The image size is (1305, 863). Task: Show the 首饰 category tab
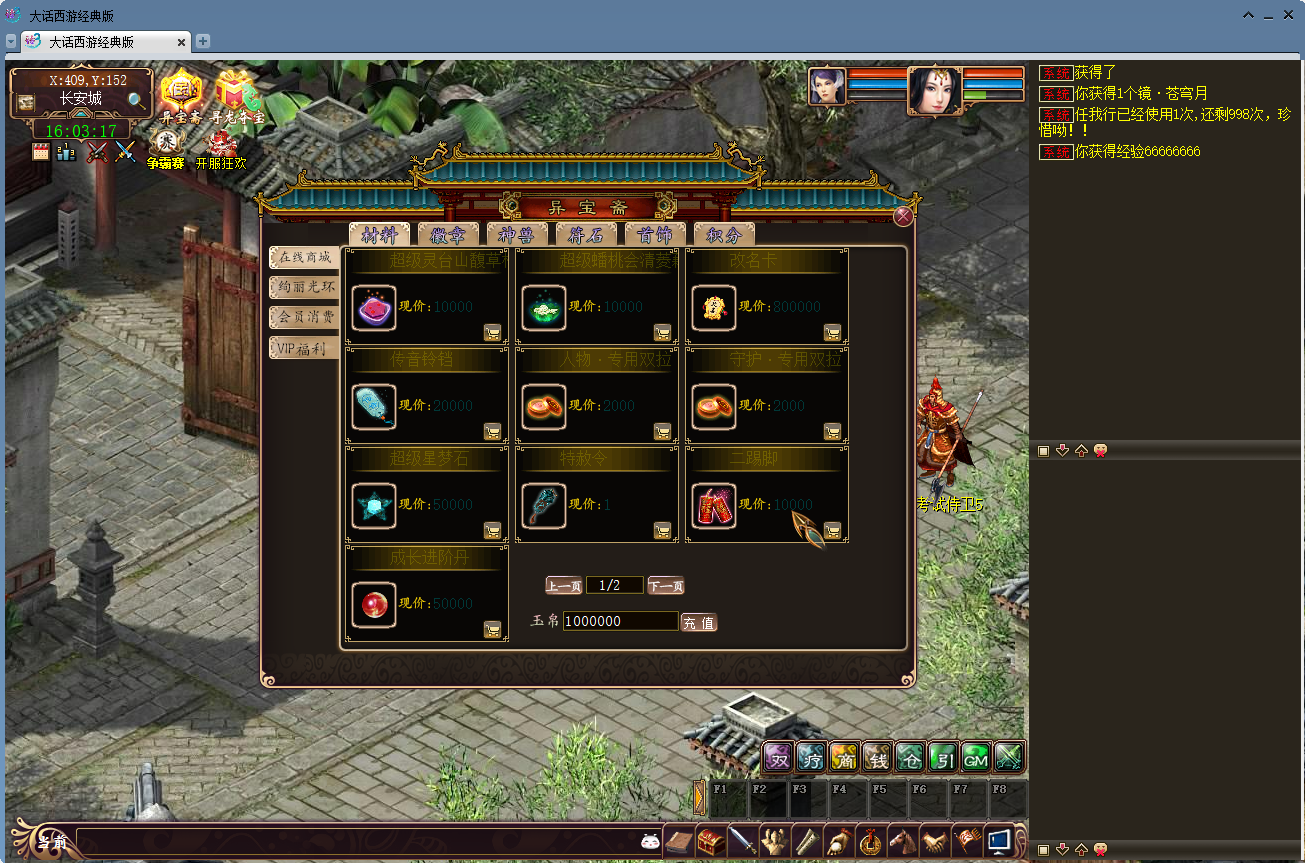pyautogui.click(x=655, y=235)
